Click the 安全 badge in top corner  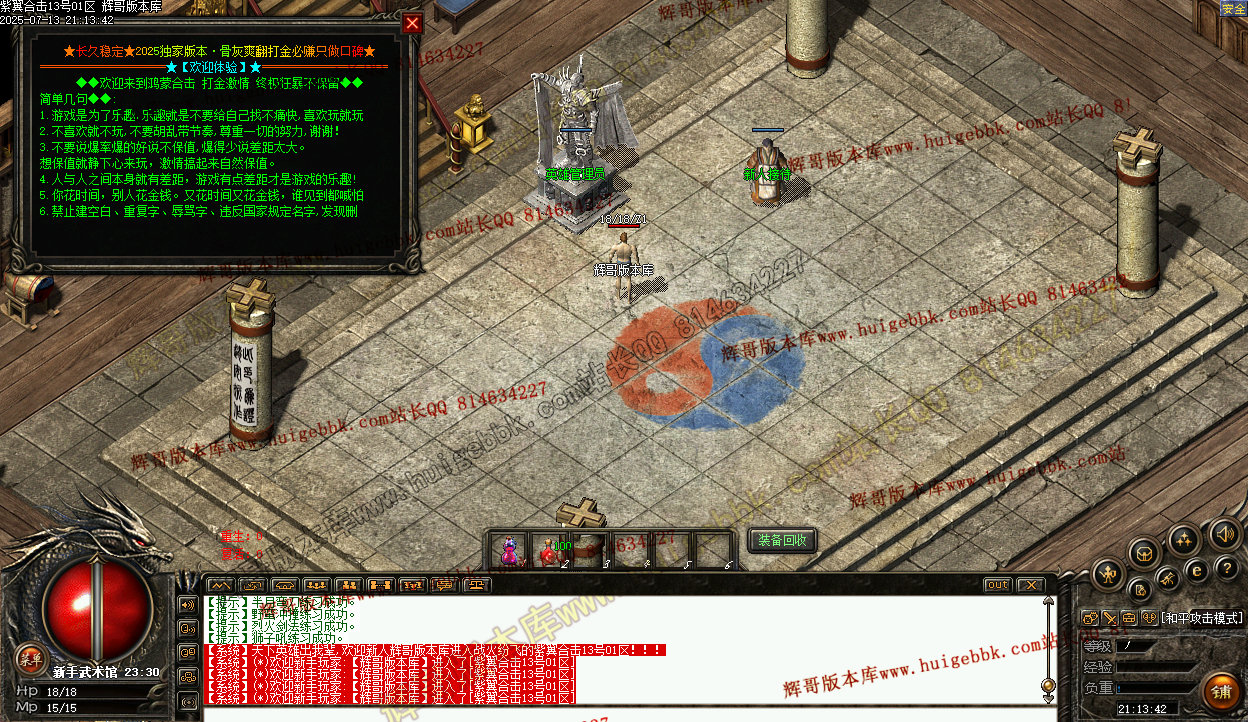pyautogui.click(x=1233, y=9)
